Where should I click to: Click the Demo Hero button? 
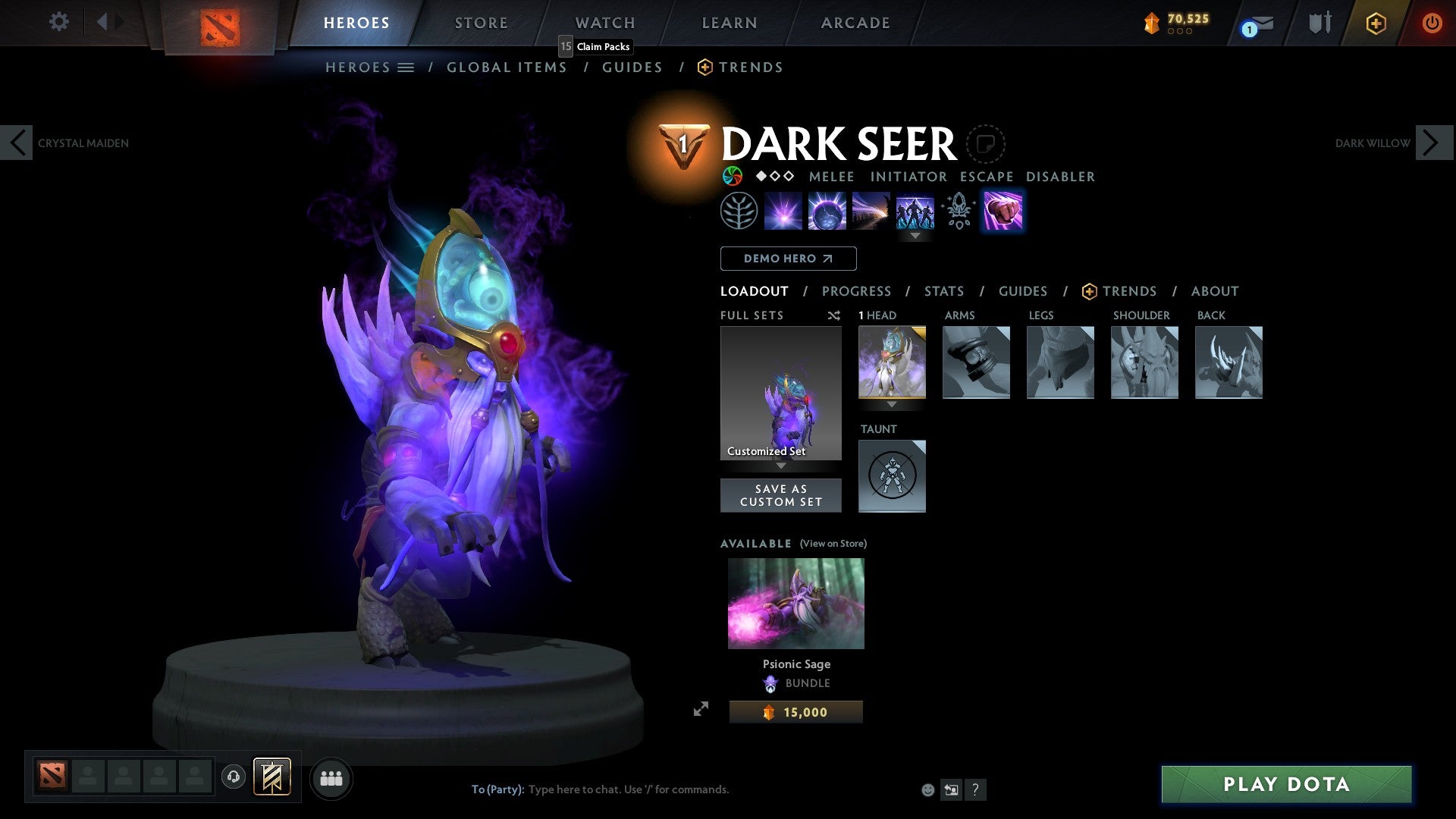point(788,258)
